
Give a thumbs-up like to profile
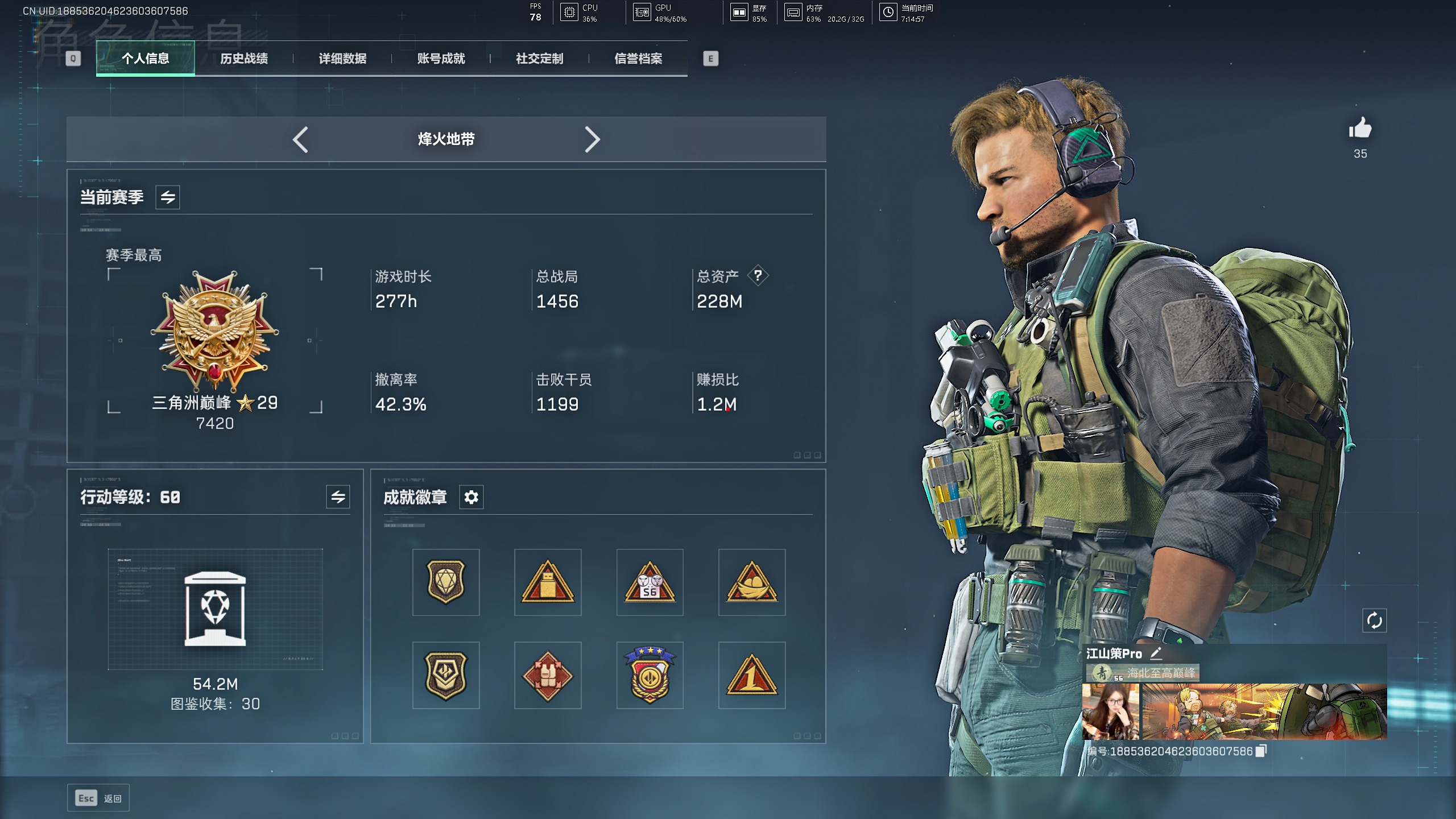(x=1360, y=129)
